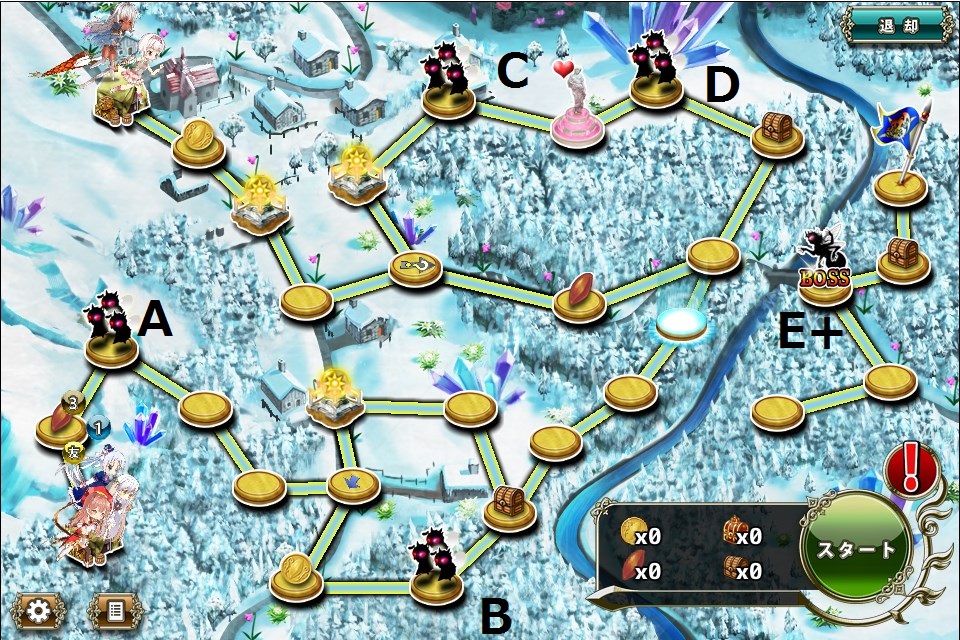Open the list menu icon
The image size is (960, 640).
pyautogui.click(x=117, y=609)
